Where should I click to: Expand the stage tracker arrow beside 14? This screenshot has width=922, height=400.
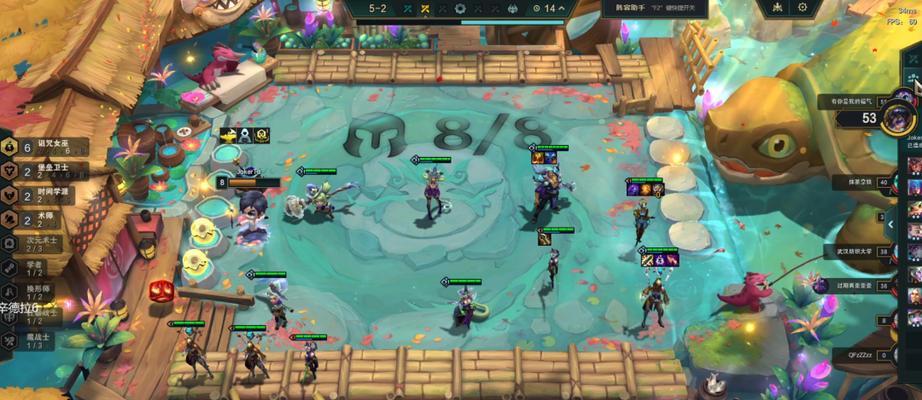[x=562, y=9]
